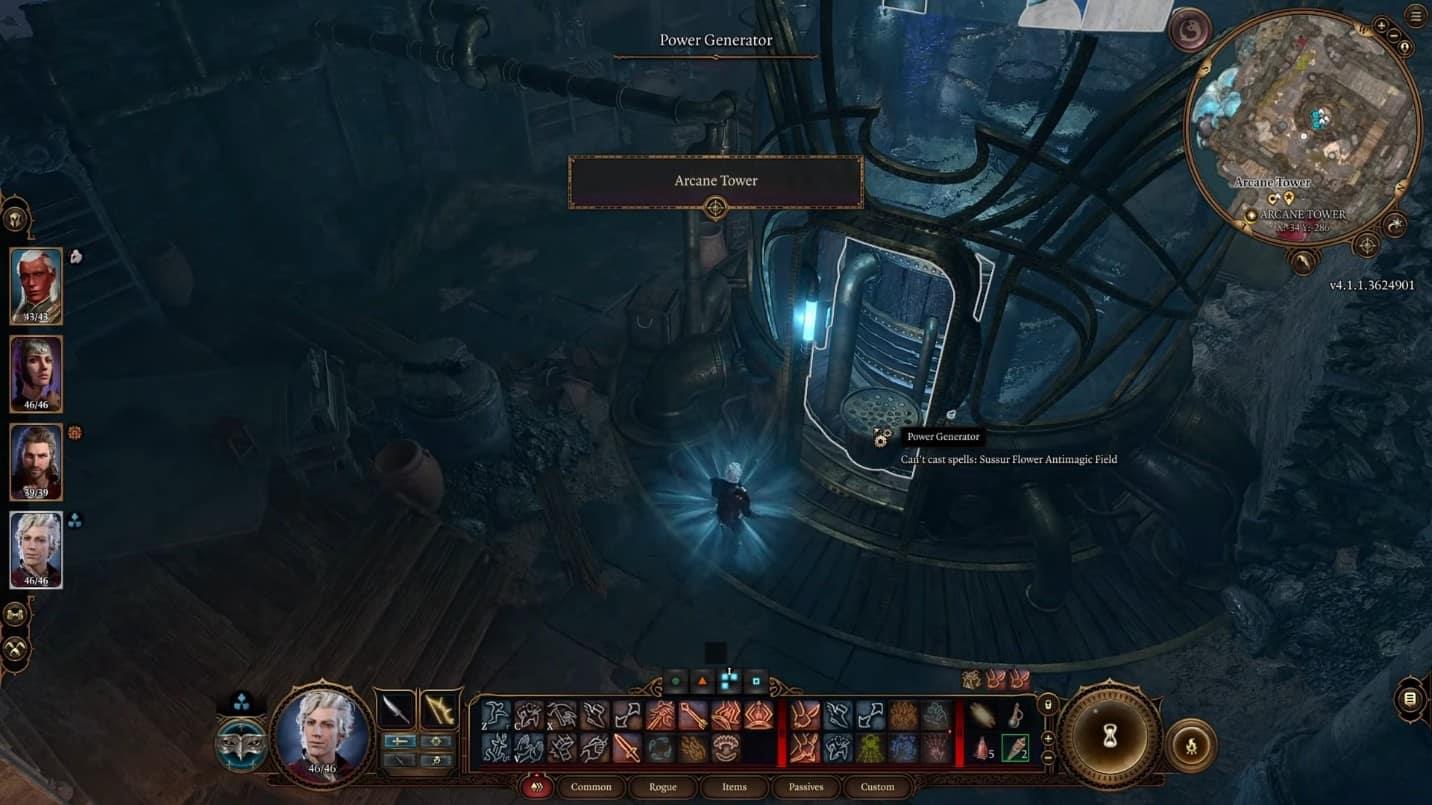Select the dagger melee weapon slot
This screenshot has width=1432, height=805.
396,710
